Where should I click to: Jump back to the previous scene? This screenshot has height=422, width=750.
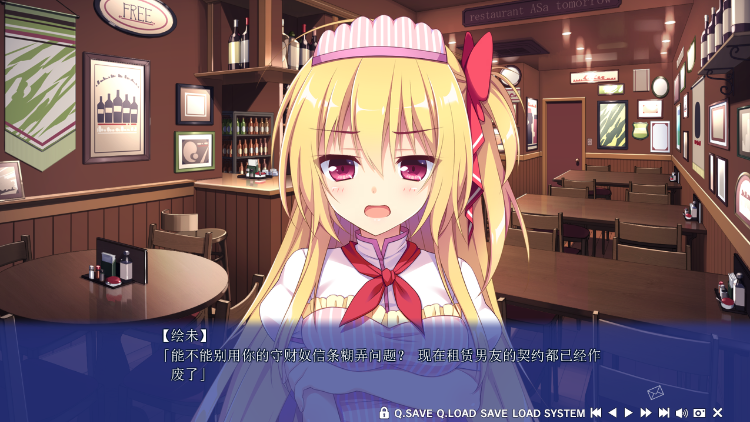coord(596,413)
